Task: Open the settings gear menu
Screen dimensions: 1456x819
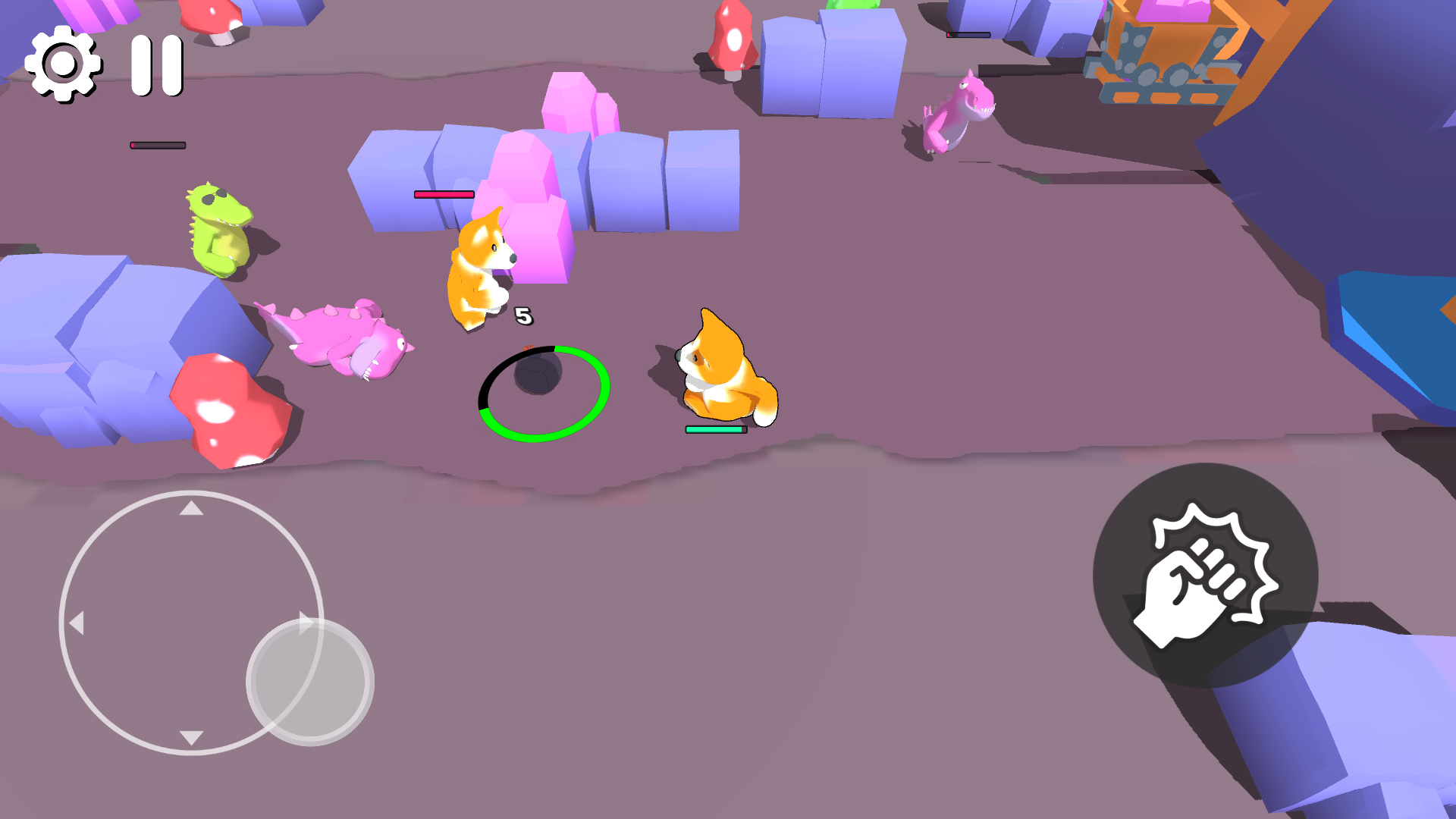Action: tap(64, 64)
